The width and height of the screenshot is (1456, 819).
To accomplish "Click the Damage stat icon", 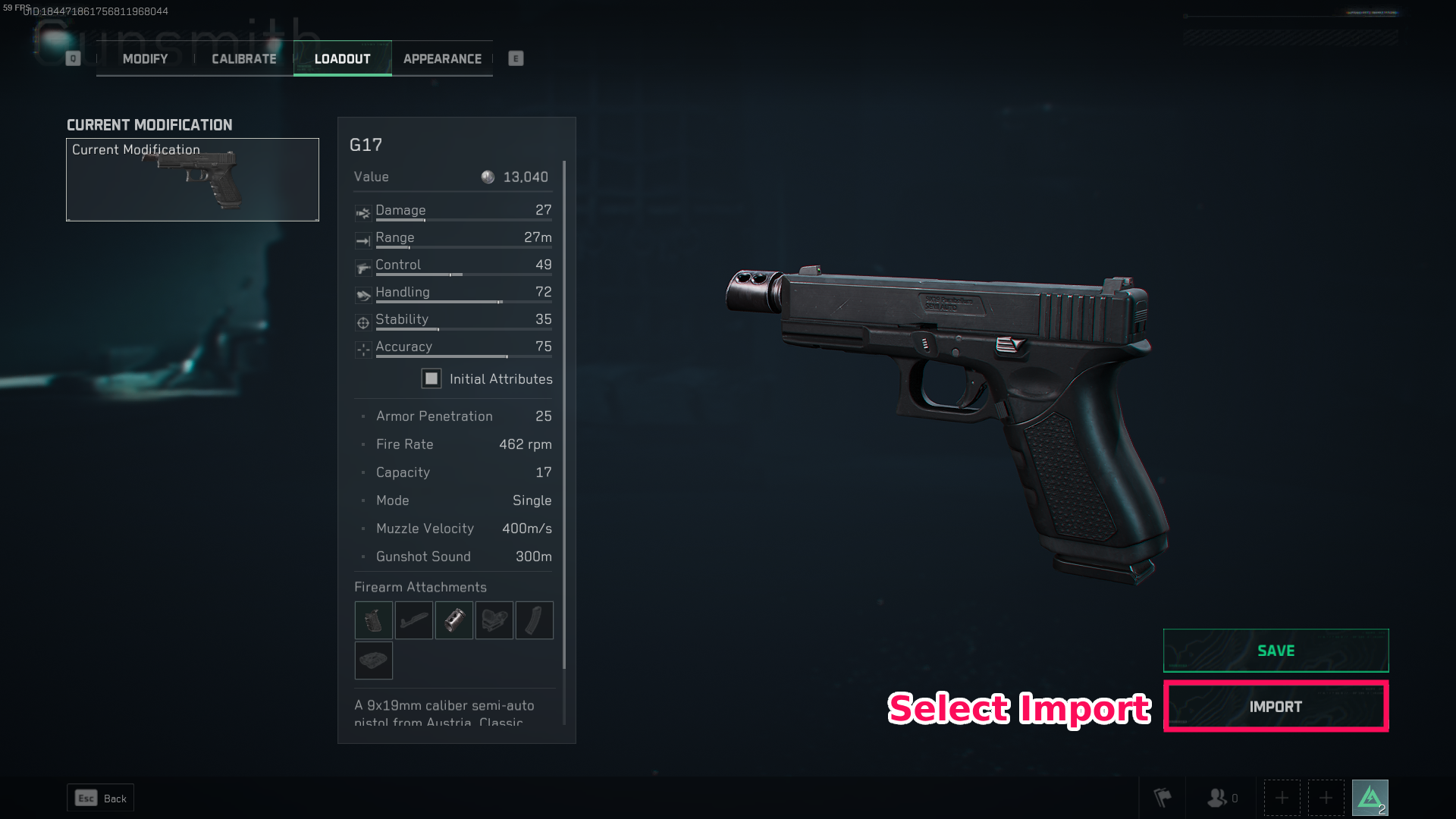I will coord(362,212).
